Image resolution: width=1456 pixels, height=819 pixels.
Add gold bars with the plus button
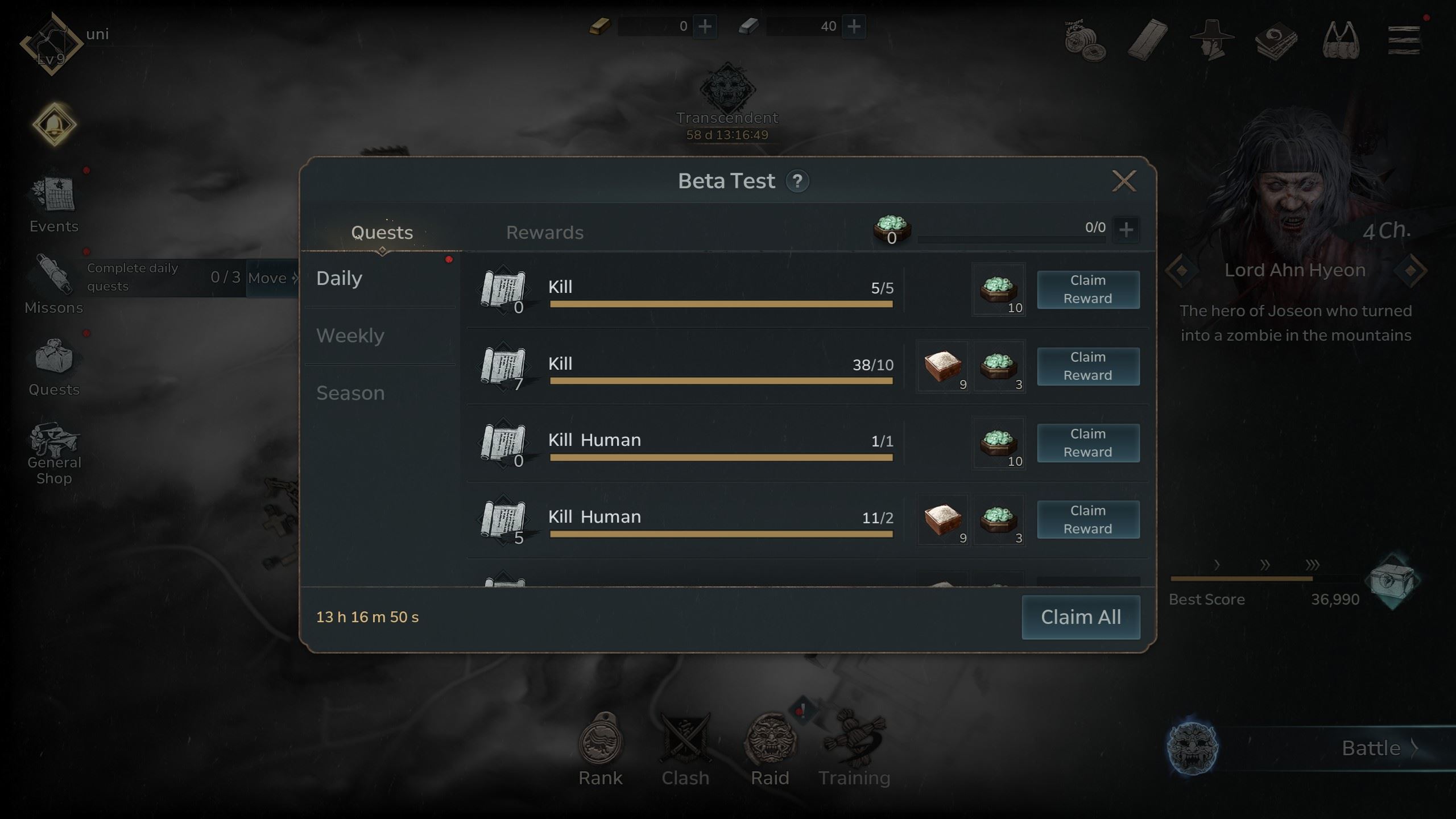tap(705, 26)
